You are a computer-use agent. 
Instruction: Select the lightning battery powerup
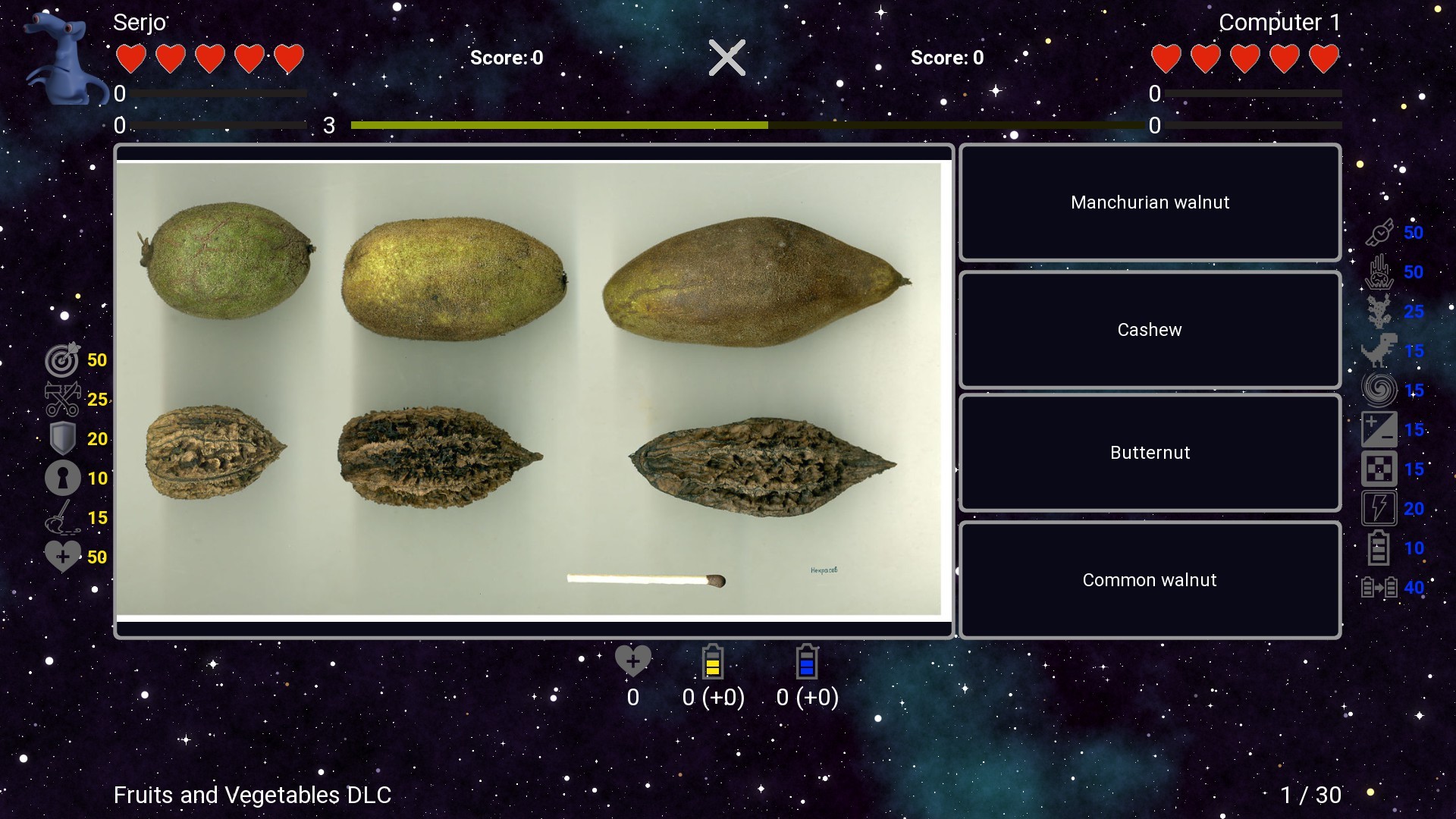(x=1380, y=508)
